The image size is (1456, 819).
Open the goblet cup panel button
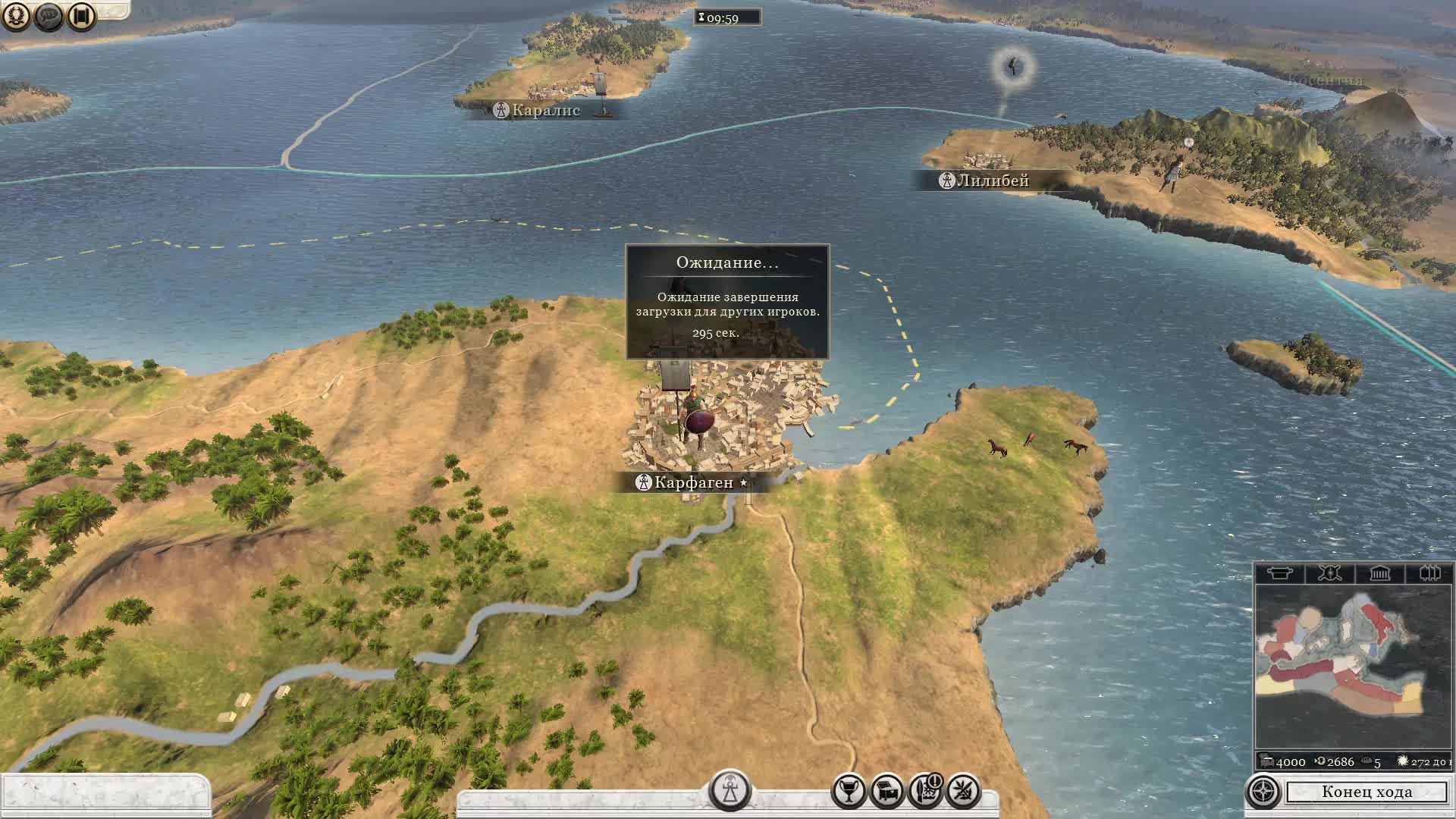(849, 792)
